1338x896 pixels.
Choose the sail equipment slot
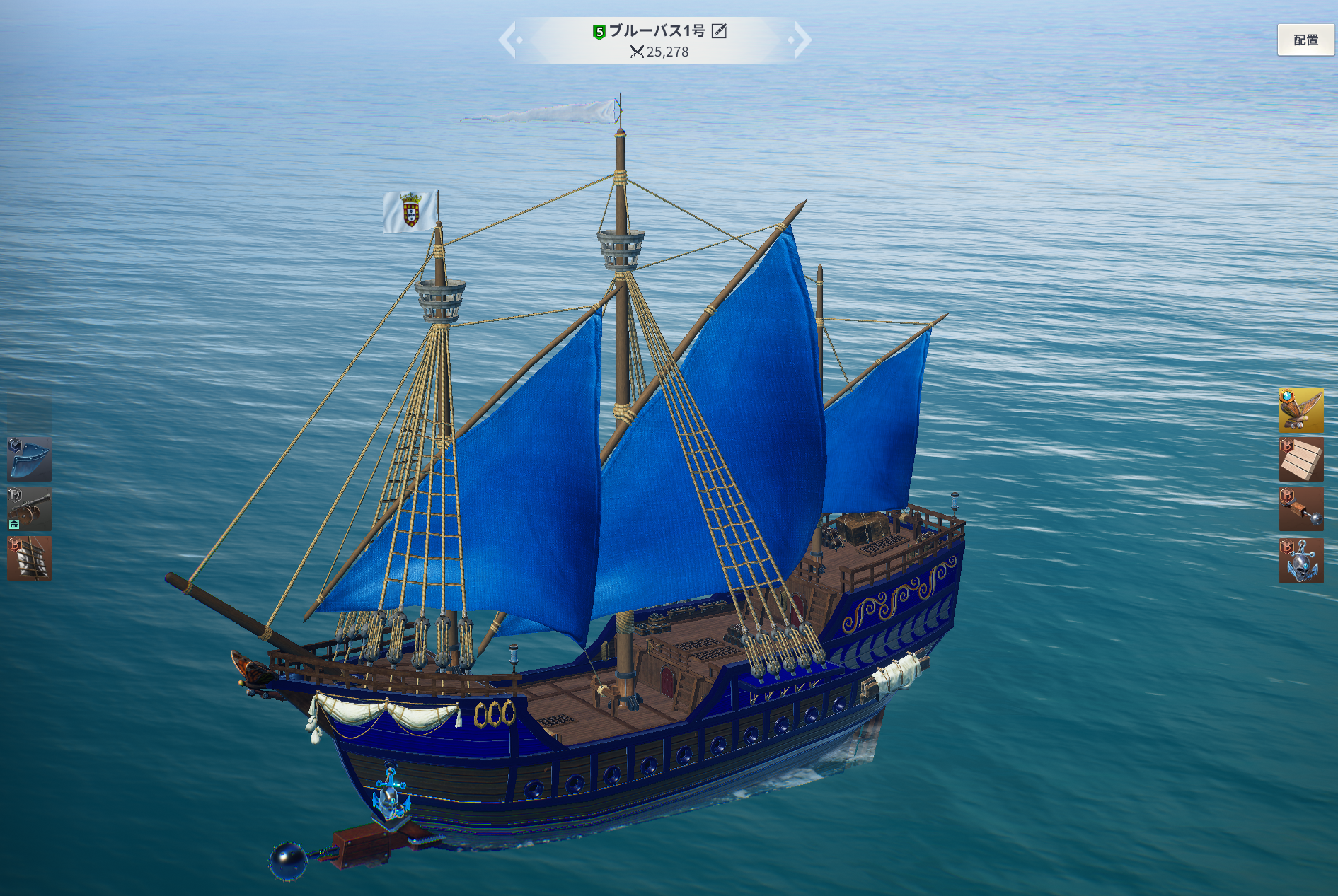(x=29, y=558)
